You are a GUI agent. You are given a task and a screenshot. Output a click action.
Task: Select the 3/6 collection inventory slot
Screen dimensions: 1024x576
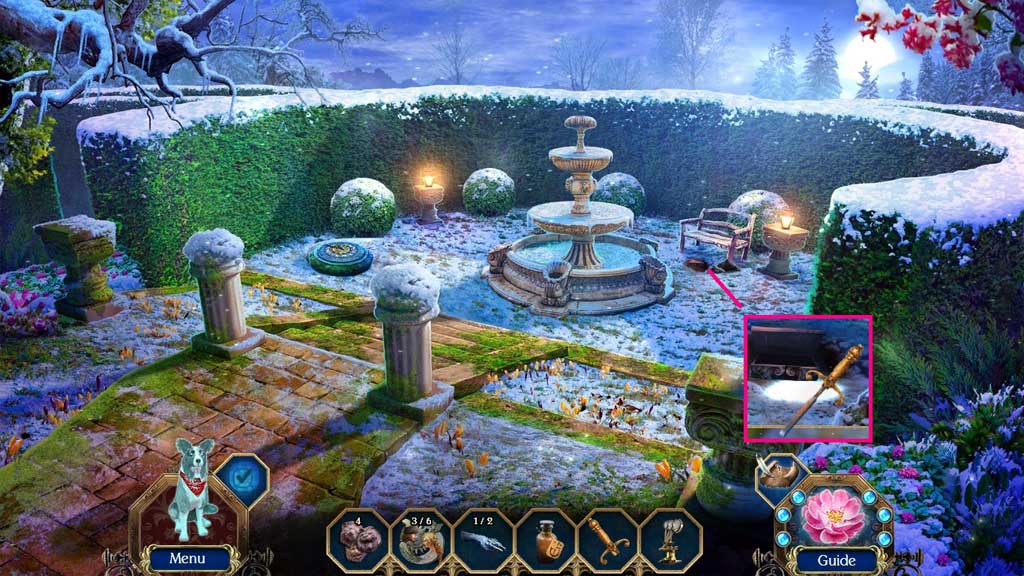point(421,539)
